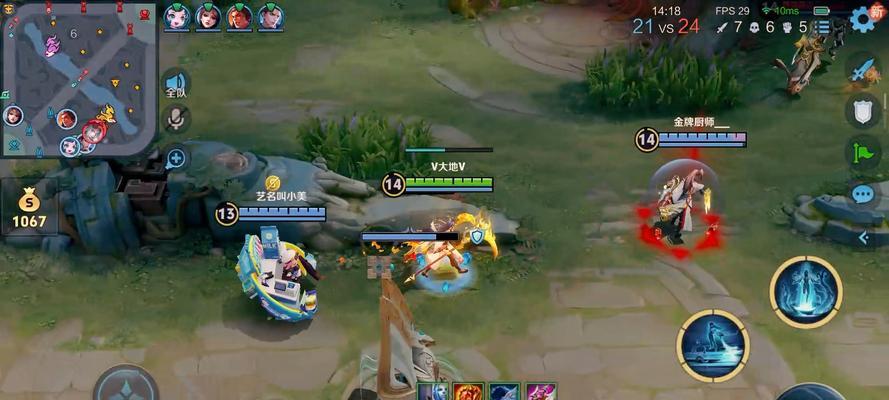The image size is (889, 400).
Task: Tap the virtual movement joystick
Action: click(126, 387)
